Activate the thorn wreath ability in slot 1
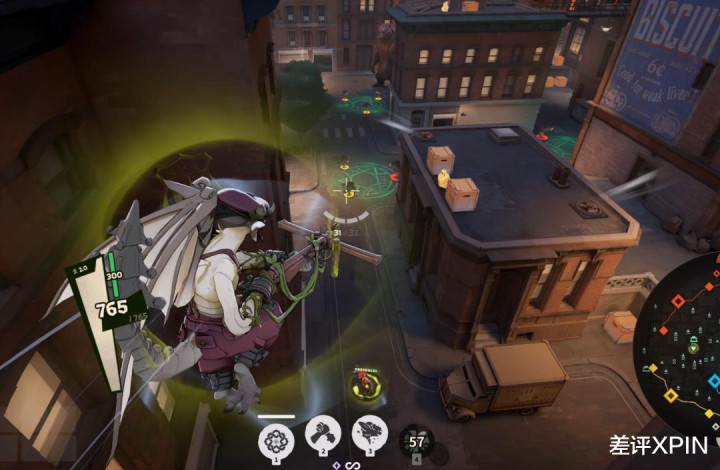Image resolution: width=720 pixels, height=470 pixels. [x=275, y=438]
